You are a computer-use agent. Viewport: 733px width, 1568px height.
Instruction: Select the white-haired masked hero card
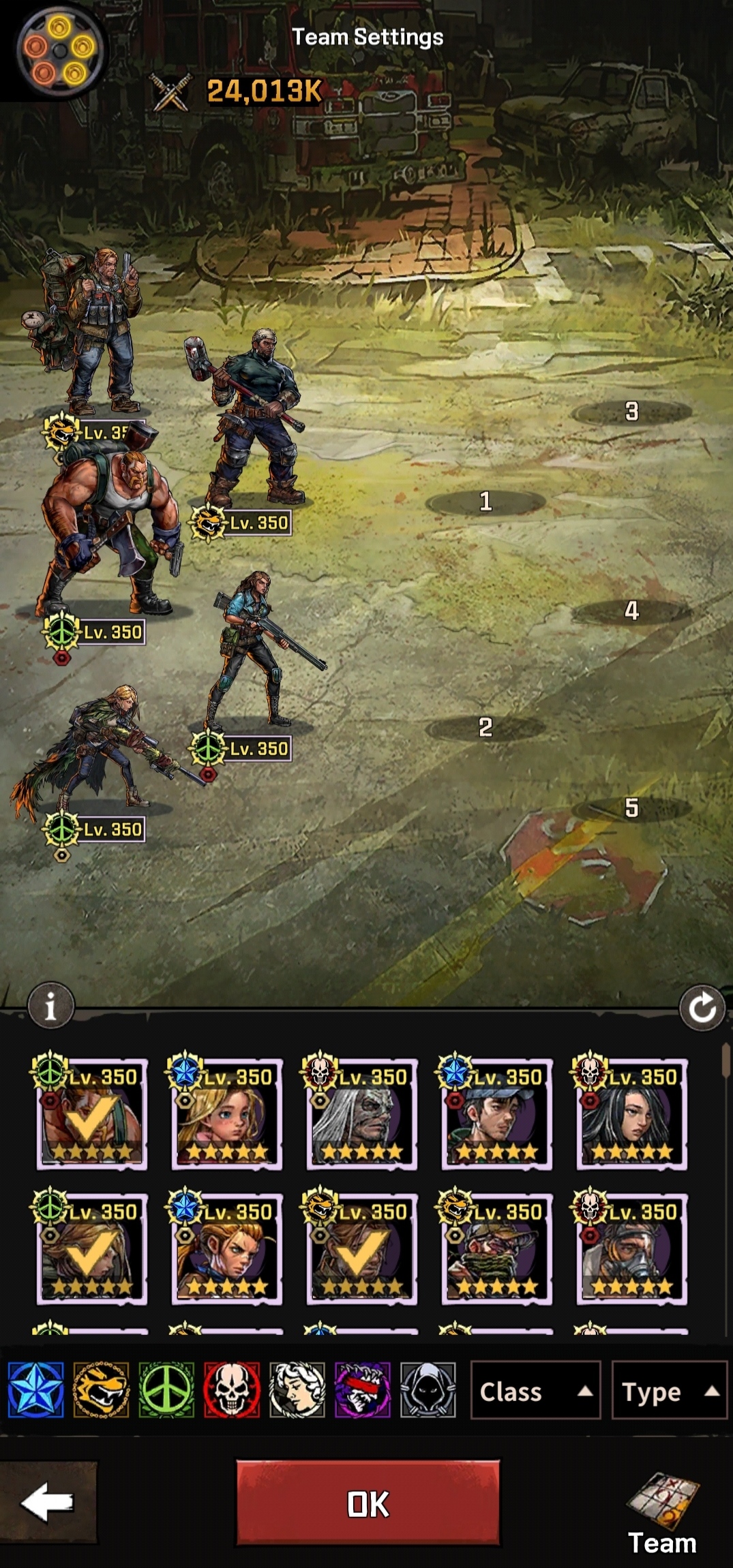[361, 1115]
